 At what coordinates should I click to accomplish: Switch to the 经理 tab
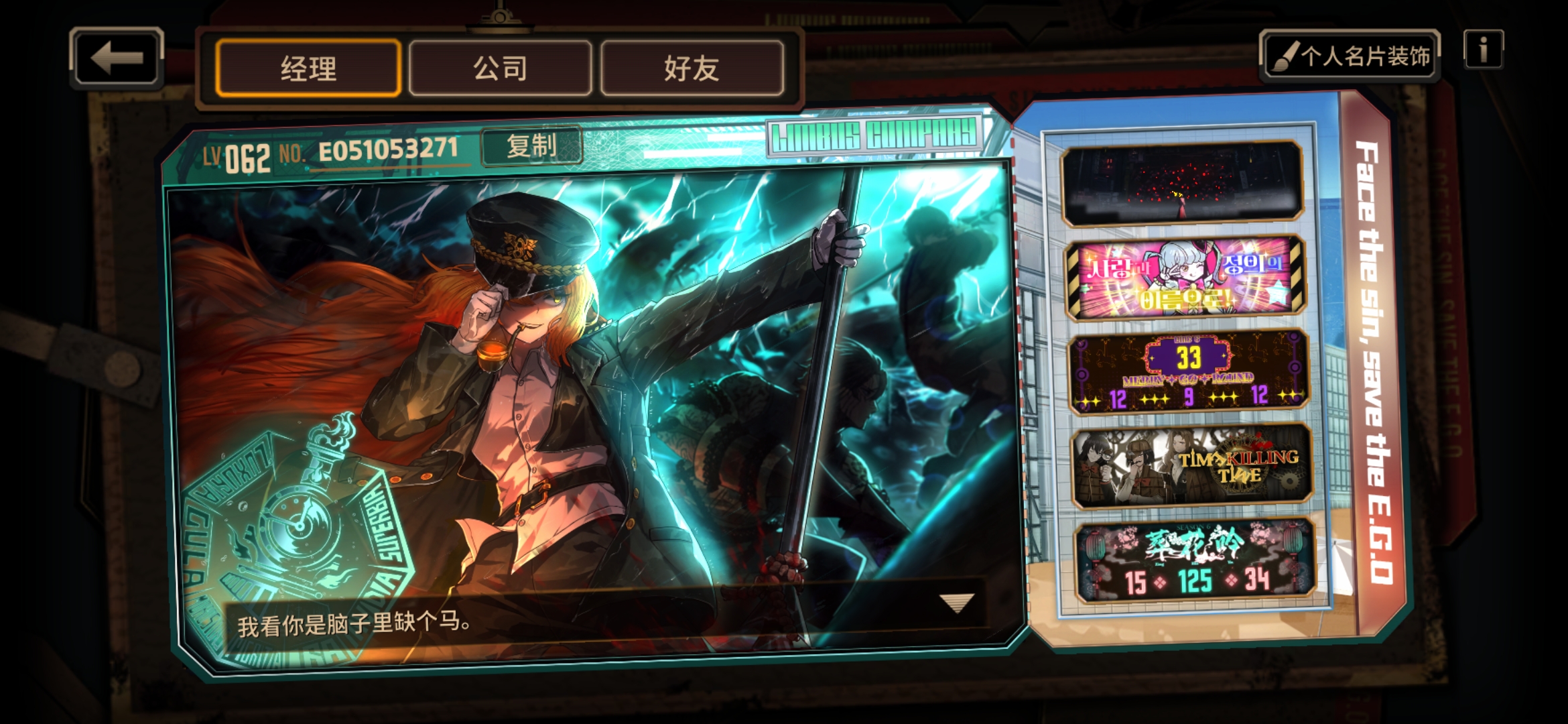coord(308,68)
